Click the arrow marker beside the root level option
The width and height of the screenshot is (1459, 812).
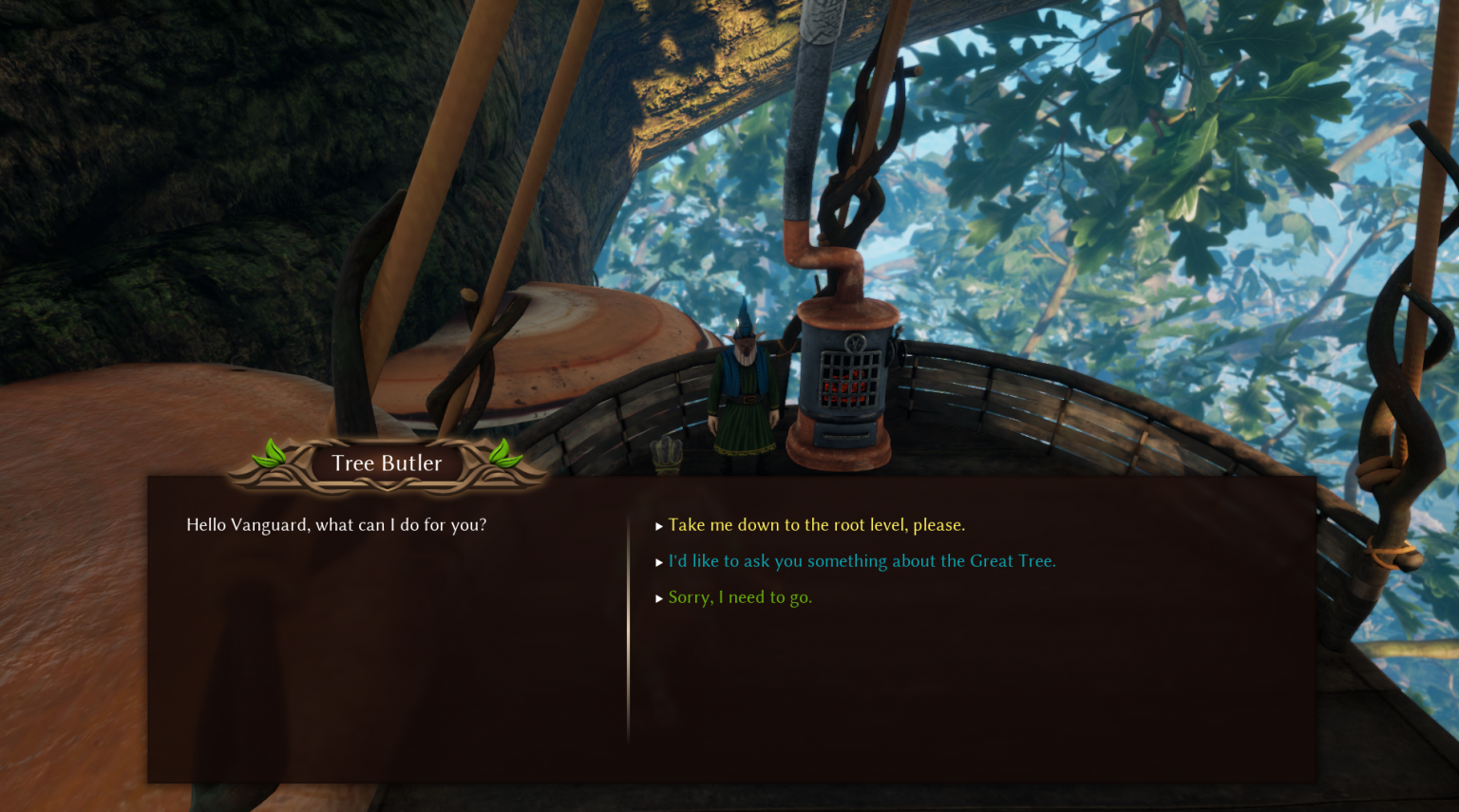(x=659, y=524)
